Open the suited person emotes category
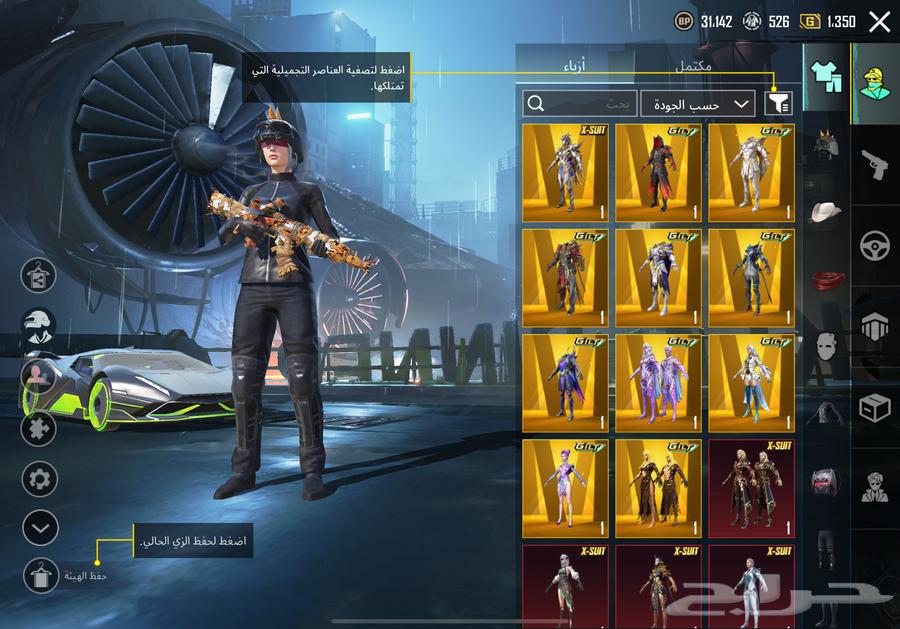 875,487
